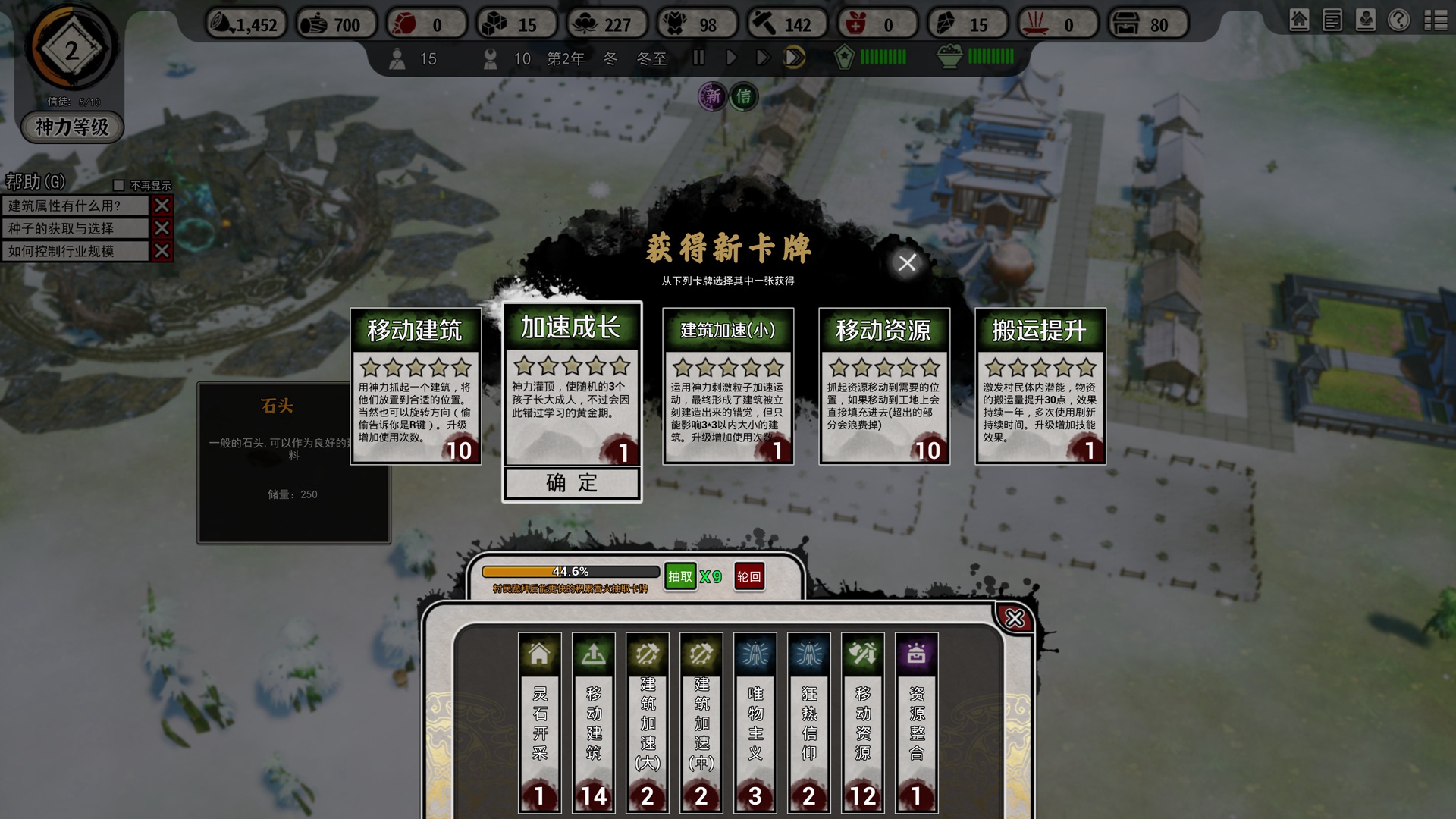Draw a card with 抽取 button
The image size is (1456, 819).
[679, 577]
